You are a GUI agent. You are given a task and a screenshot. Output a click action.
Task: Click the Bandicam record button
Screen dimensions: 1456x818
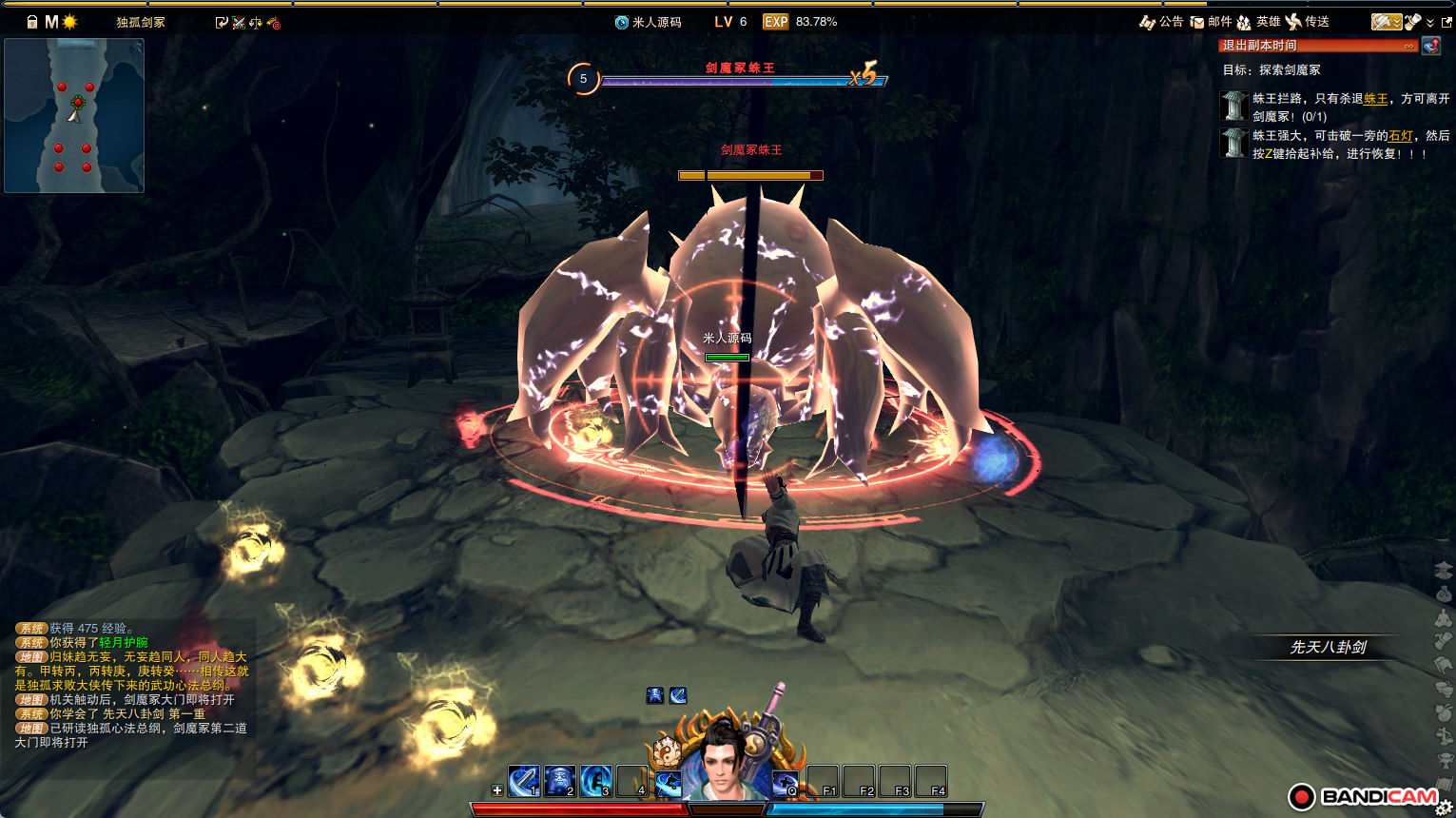tap(1301, 797)
